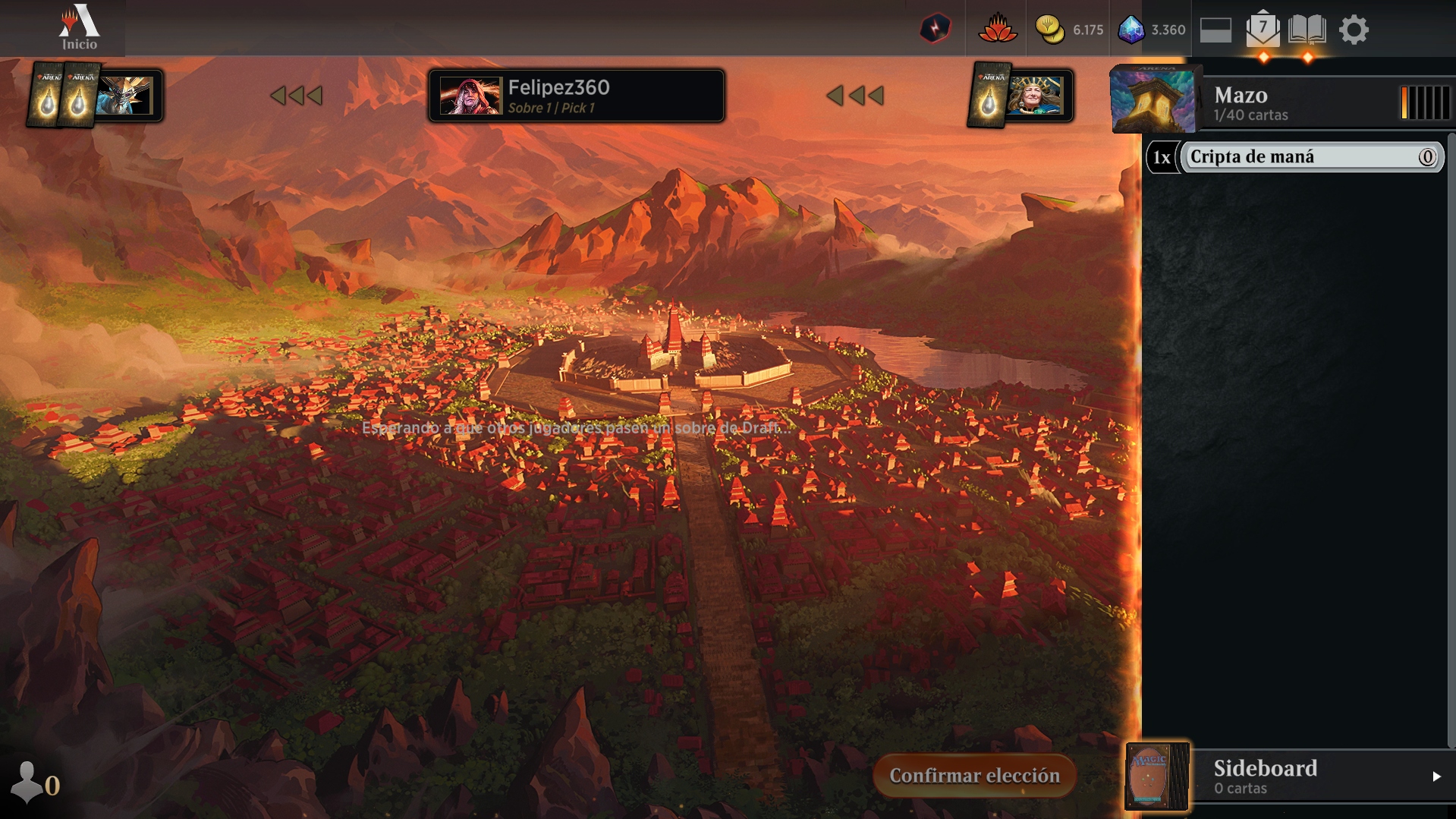This screenshot has height=819, width=1456.
Task: Expand the Sideboard panel
Action: (1434, 776)
